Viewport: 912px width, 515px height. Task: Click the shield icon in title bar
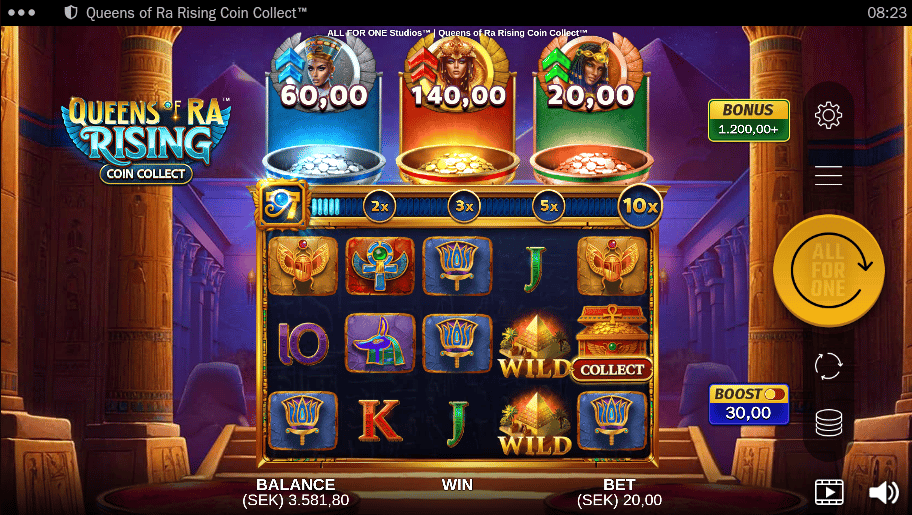70,13
